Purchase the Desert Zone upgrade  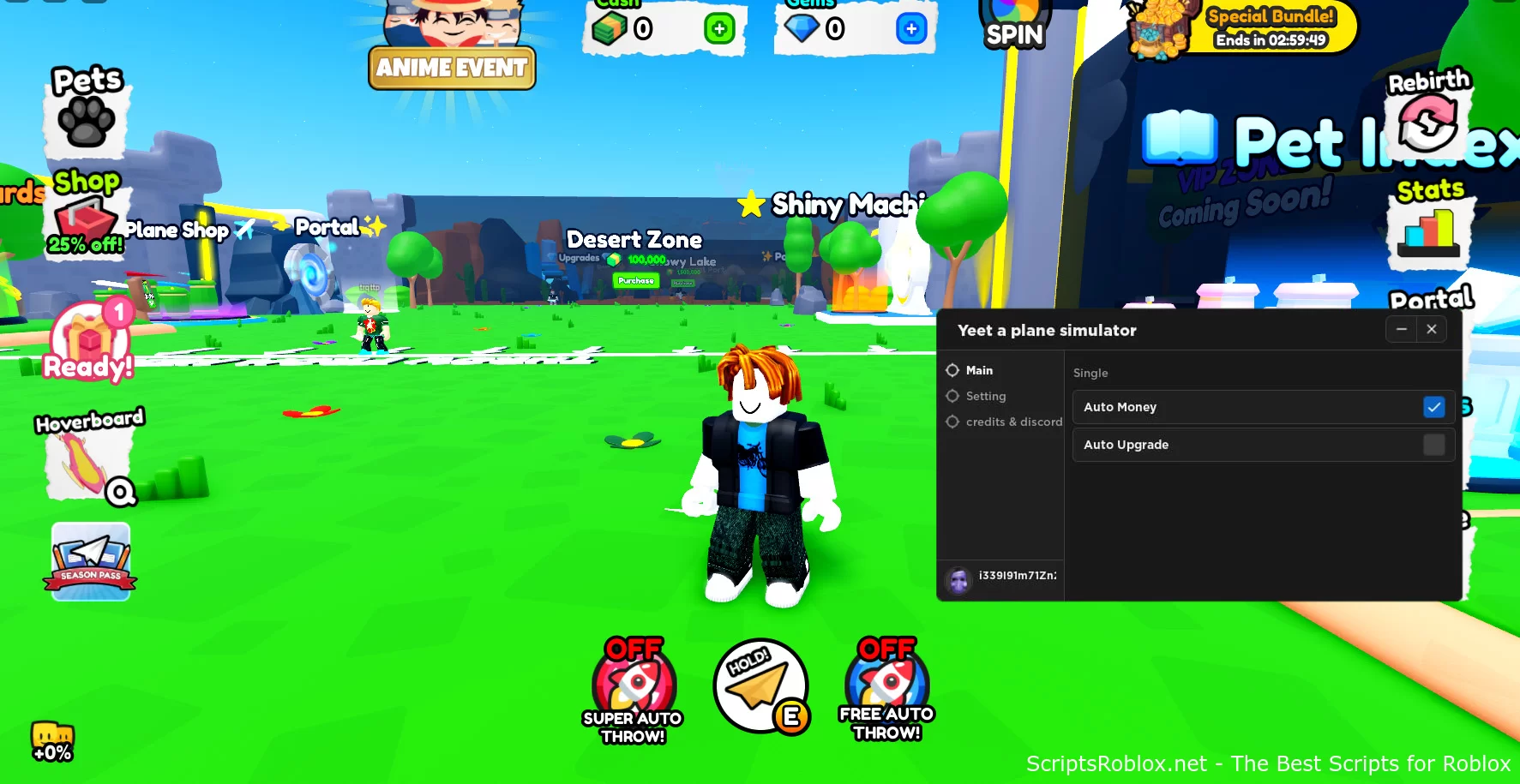pos(636,280)
